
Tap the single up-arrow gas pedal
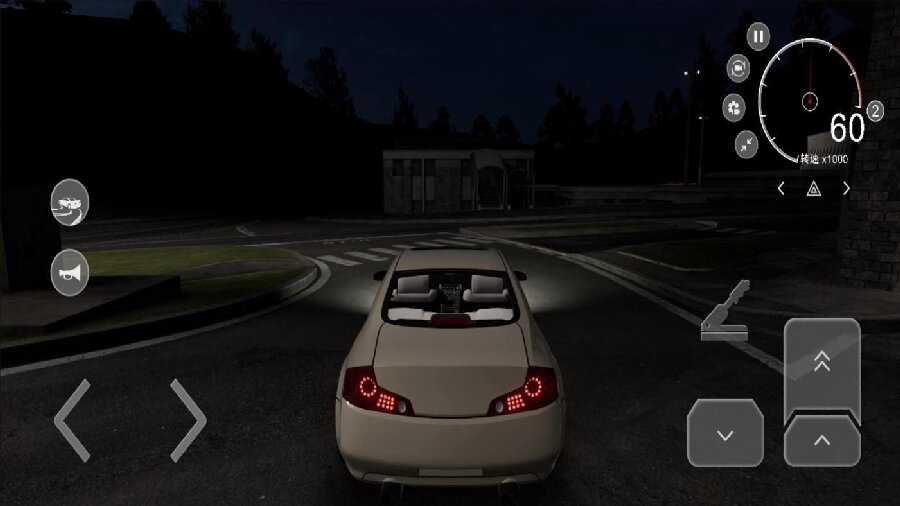click(x=822, y=440)
